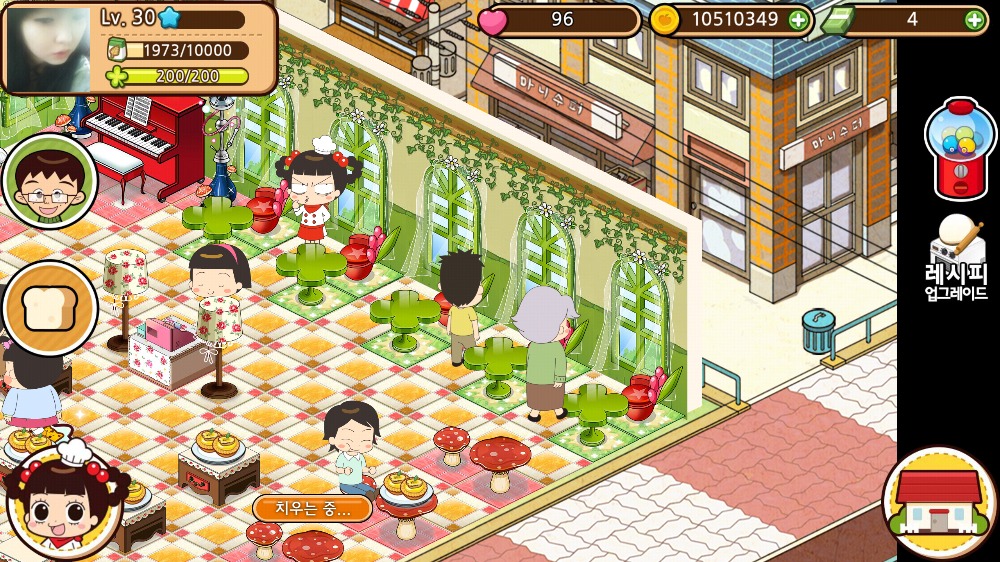Tap the boy with glasses friend icon
The width and height of the screenshot is (1000, 562).
click(48, 182)
